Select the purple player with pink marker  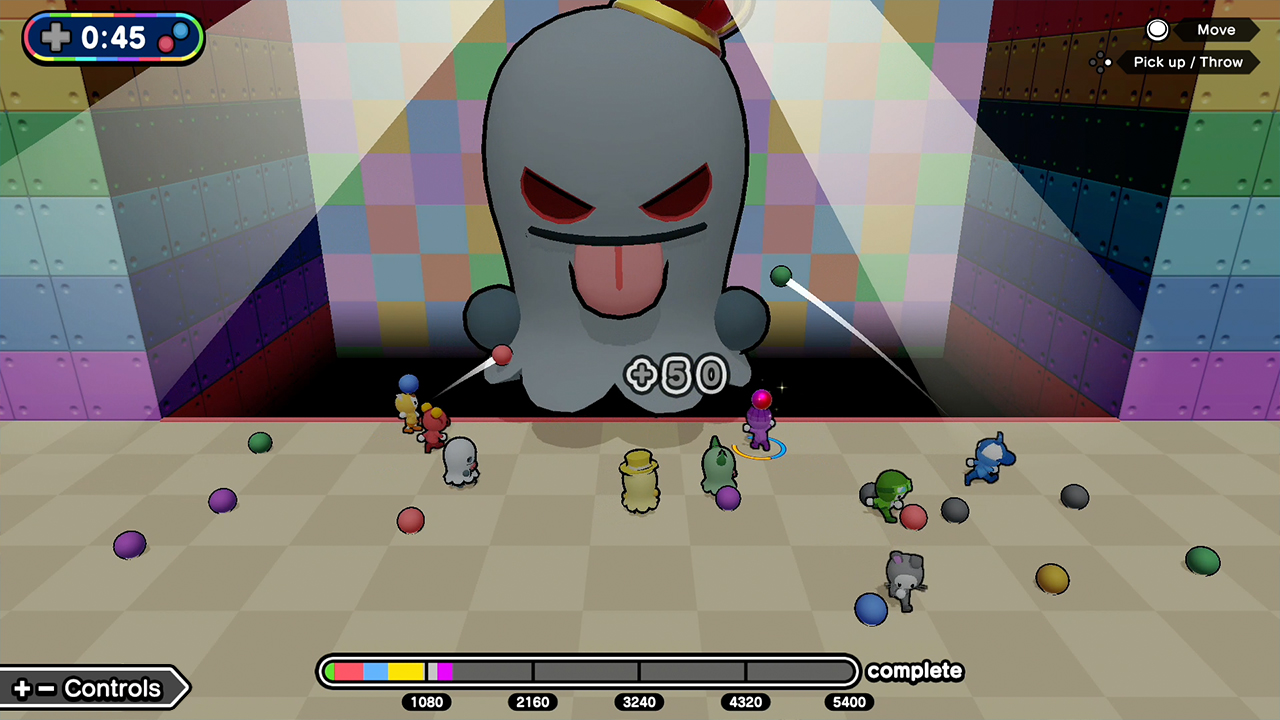point(760,425)
